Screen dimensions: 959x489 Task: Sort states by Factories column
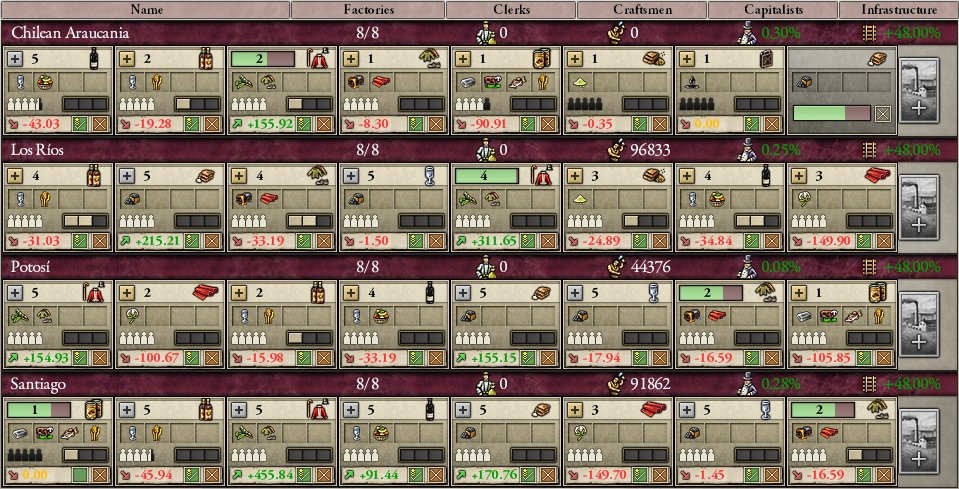[367, 10]
